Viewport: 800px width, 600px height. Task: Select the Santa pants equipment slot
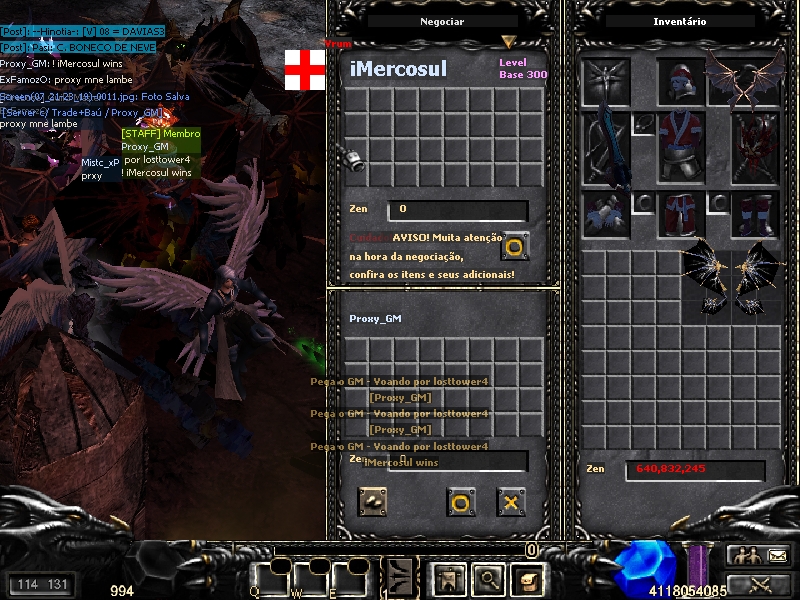pyautogui.click(x=682, y=213)
